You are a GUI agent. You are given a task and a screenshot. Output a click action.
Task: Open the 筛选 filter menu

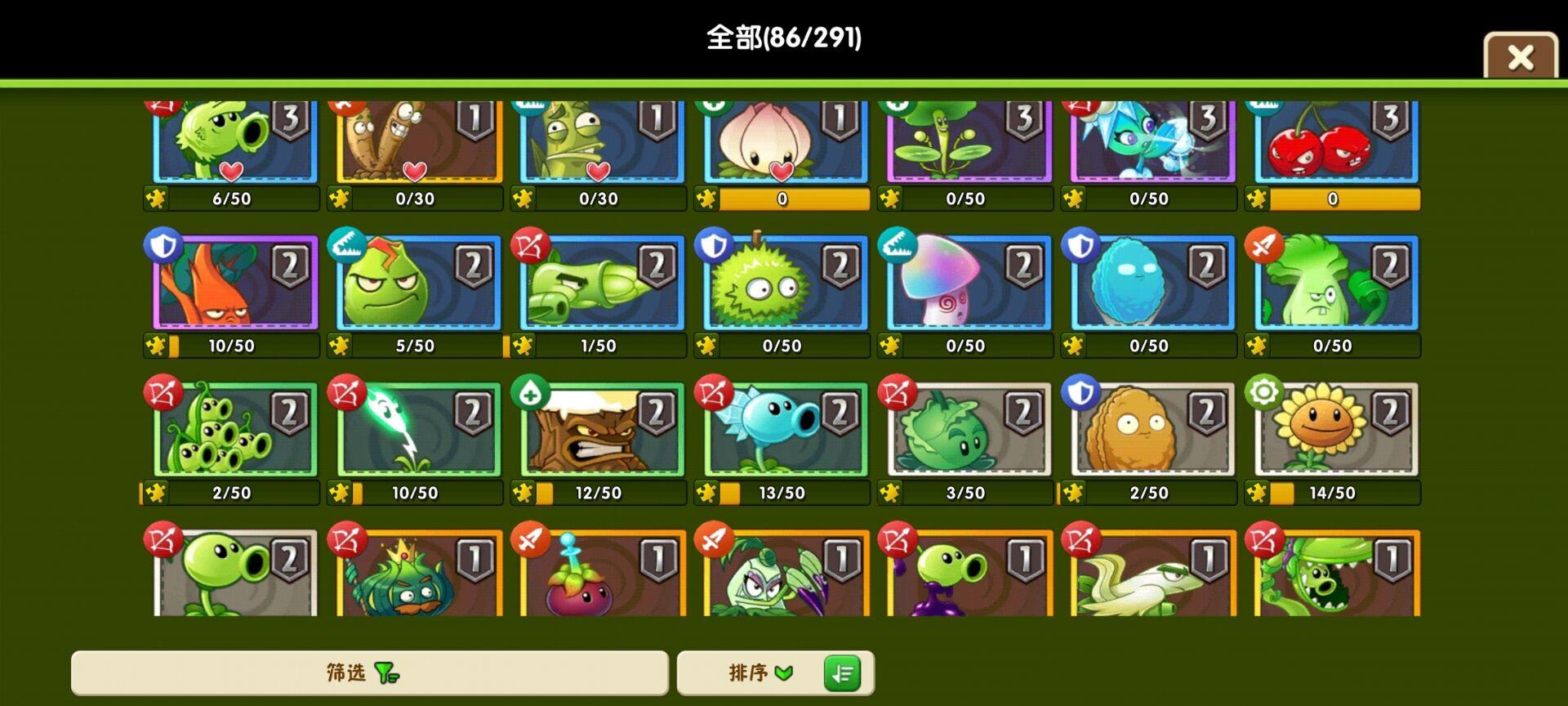[367, 672]
